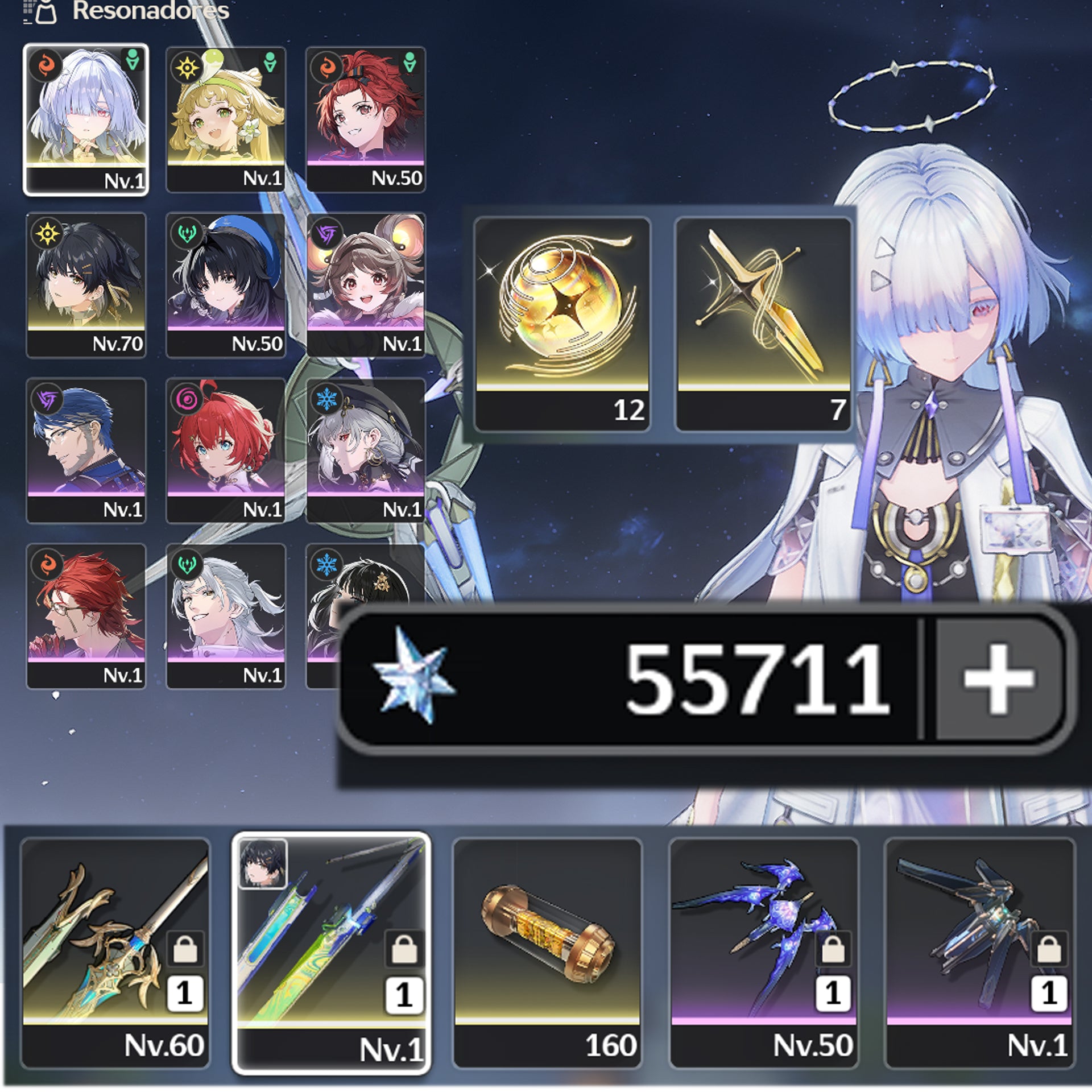1092x1092 pixels.
Task: Pick the red-haired girl with blue eyes
Action: 226,450
